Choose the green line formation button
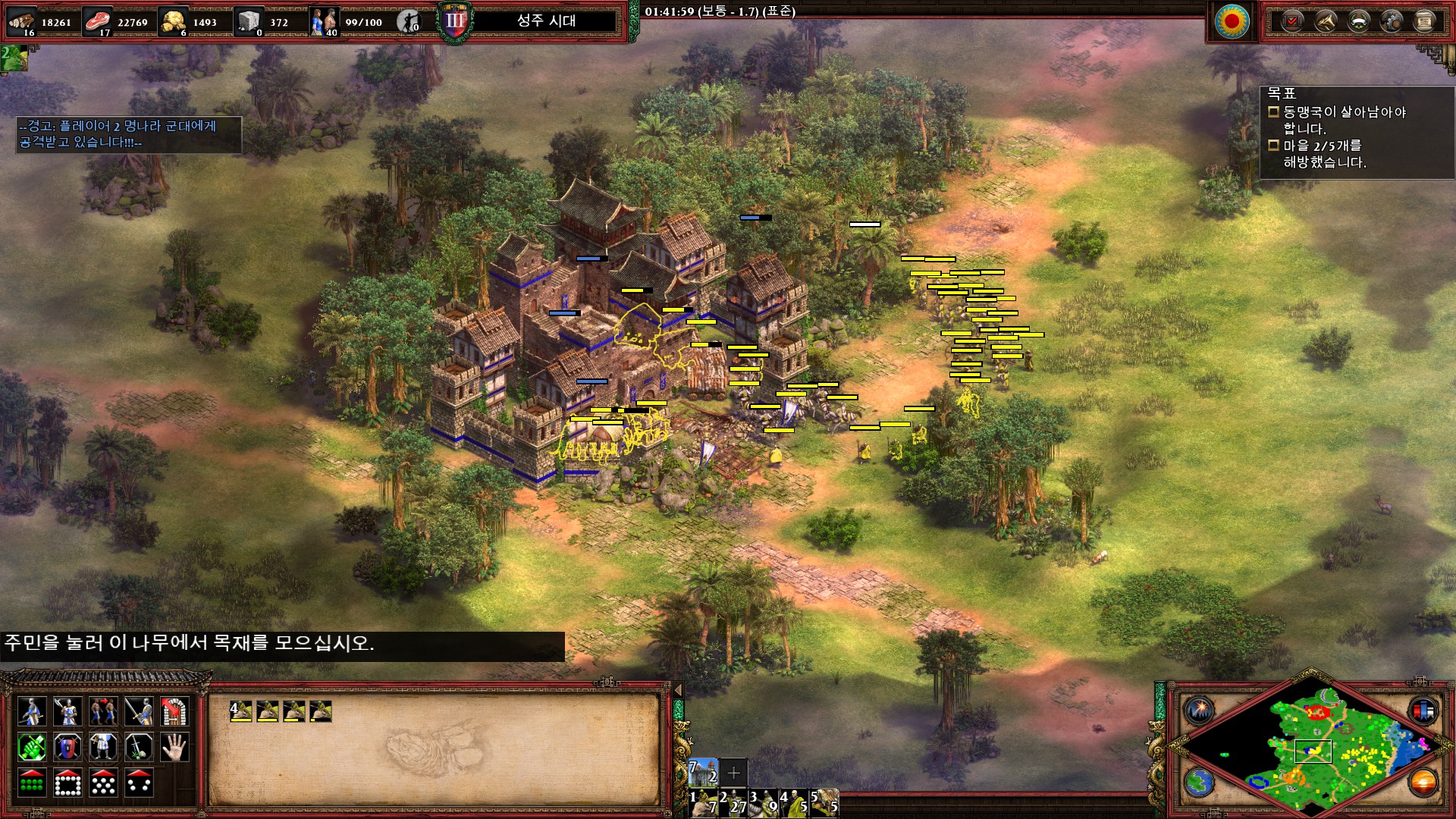The width and height of the screenshot is (1456, 819). point(32,783)
